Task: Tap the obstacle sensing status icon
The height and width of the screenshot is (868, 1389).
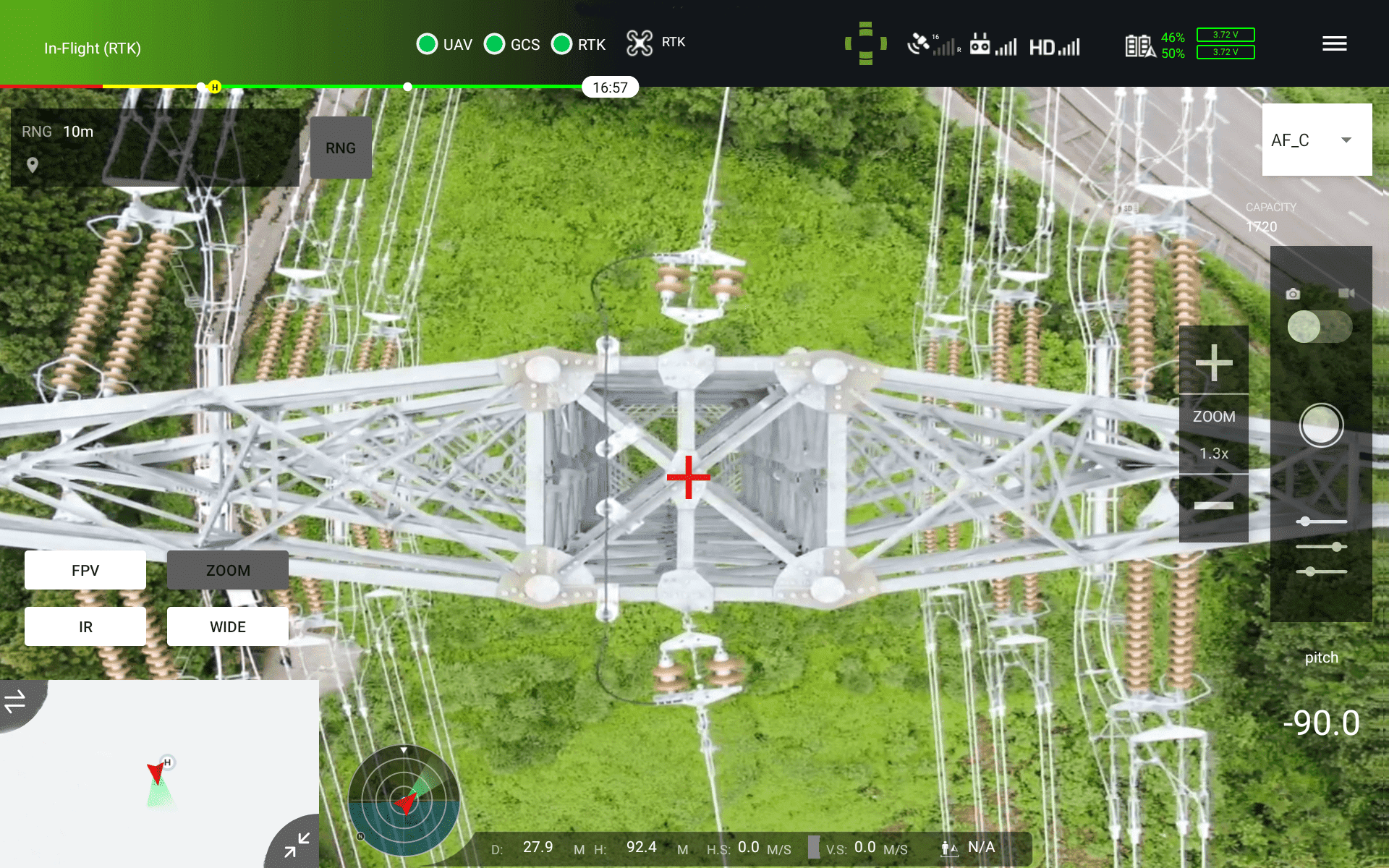Action: (865, 43)
